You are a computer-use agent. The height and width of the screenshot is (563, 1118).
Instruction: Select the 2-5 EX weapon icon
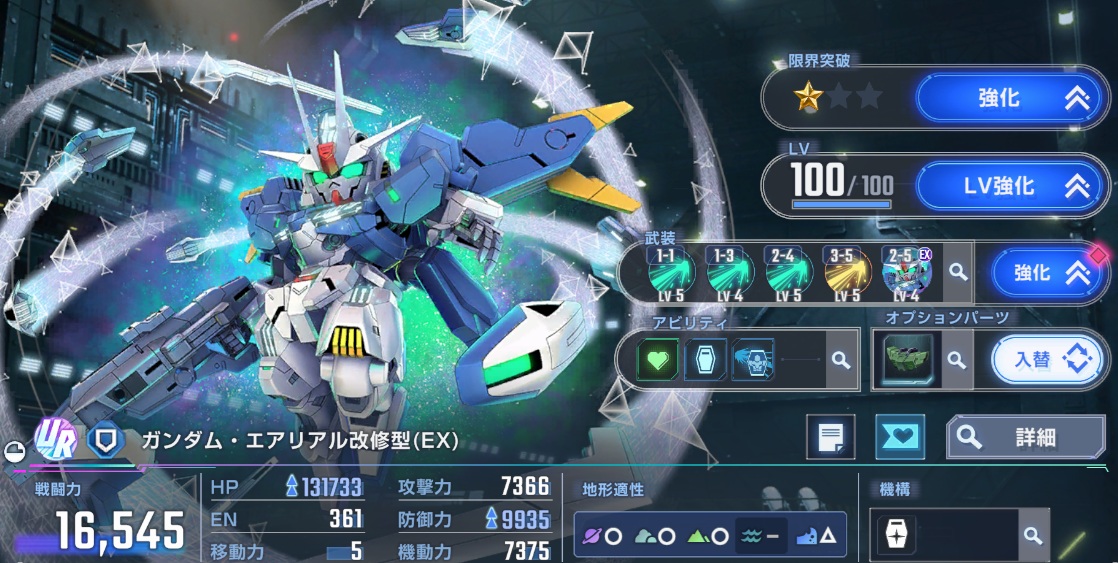903,271
